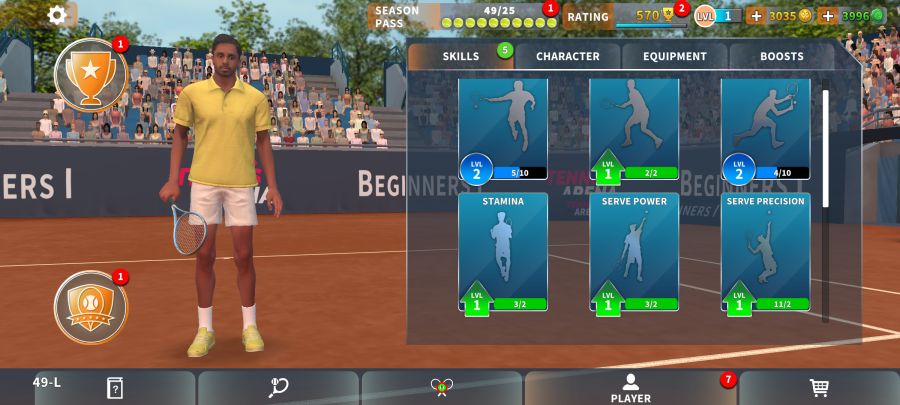Open the shopping cart store tab
Image resolution: width=900 pixels, height=405 pixels.
pos(819,388)
